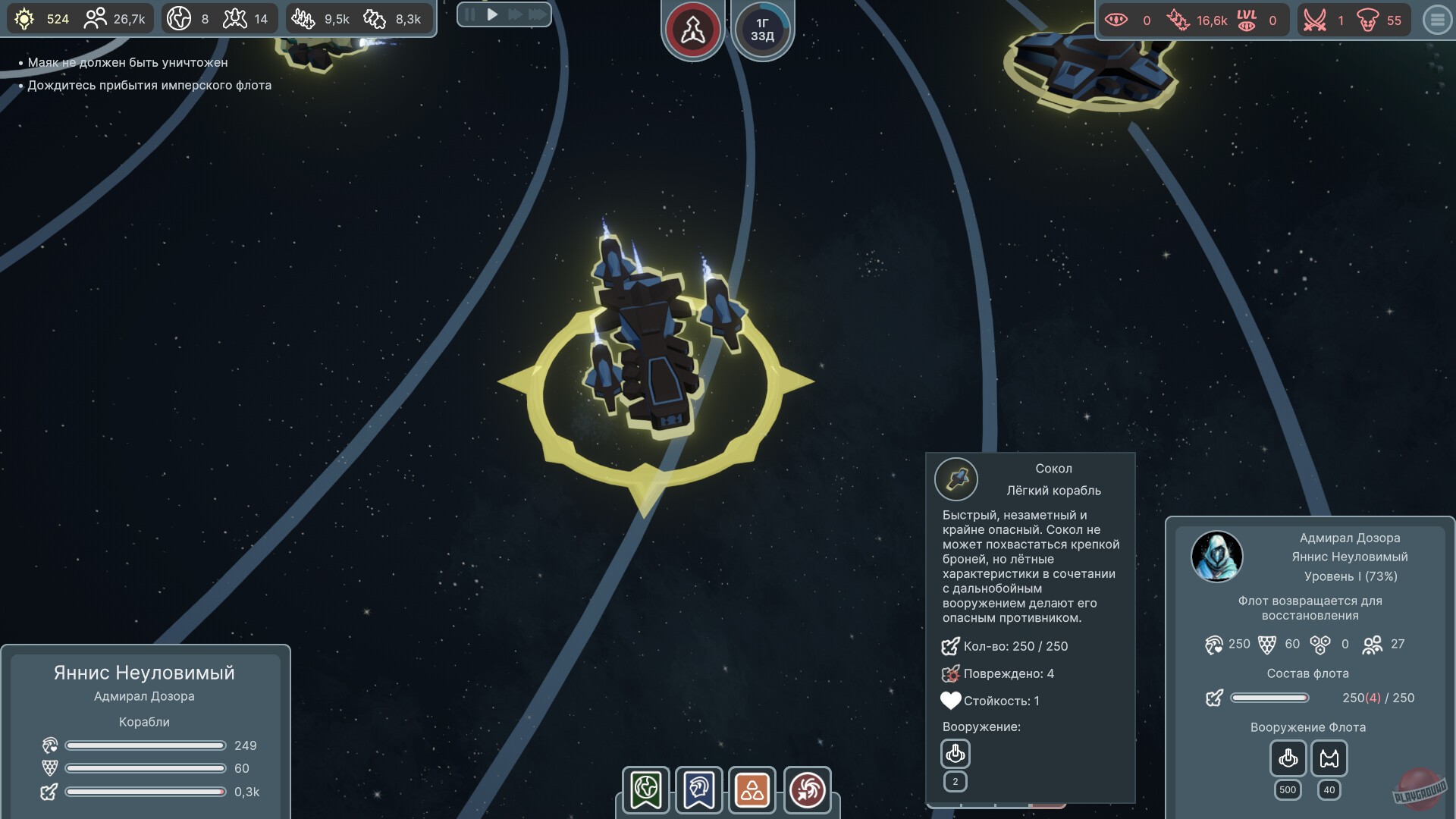Select the orange three-triangle button

pyautogui.click(x=752, y=790)
